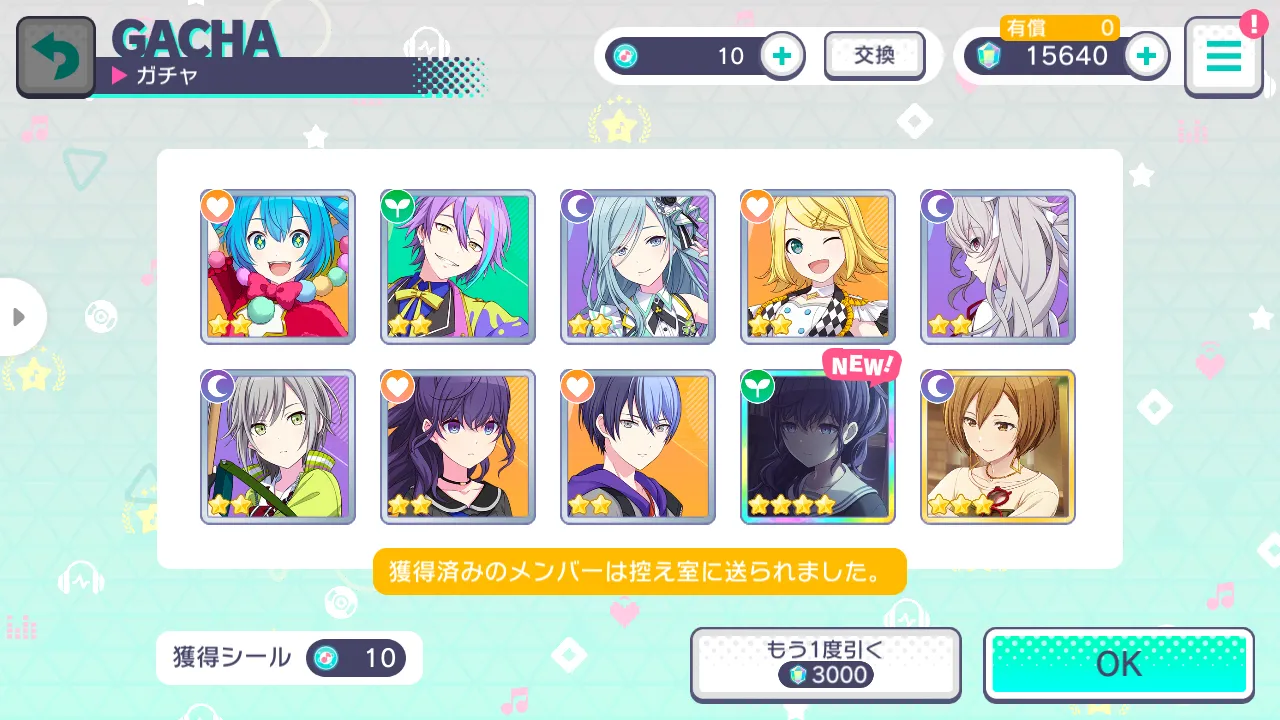Tap the 交換 exchange button
1280x720 pixels.
point(874,56)
